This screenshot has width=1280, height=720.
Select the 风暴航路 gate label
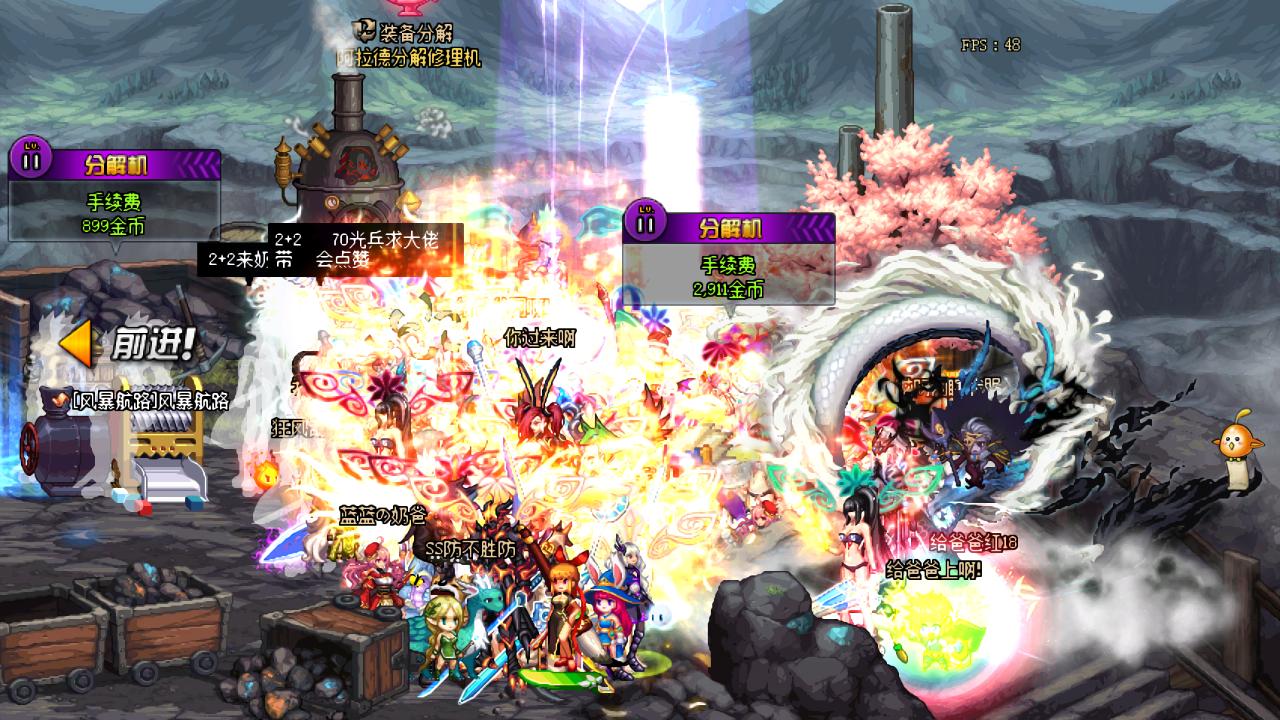tap(140, 401)
